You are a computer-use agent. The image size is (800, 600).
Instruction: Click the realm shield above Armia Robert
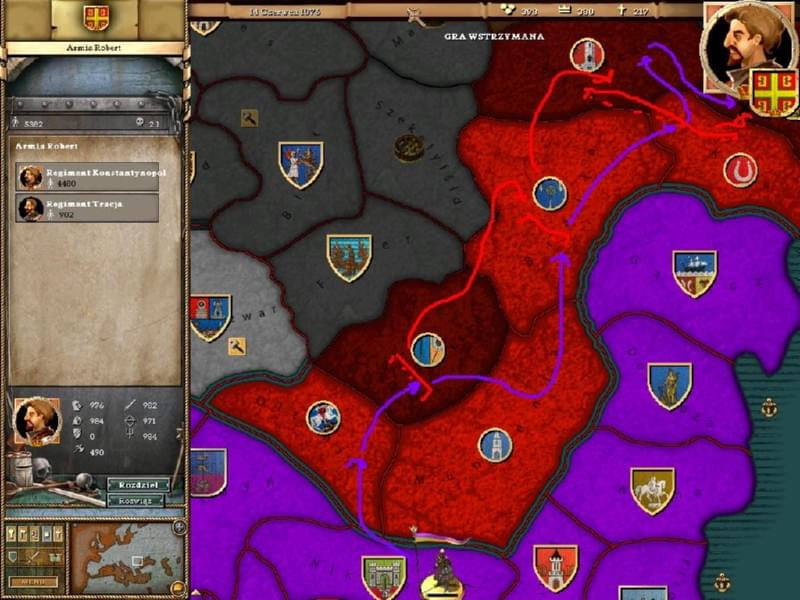[96, 17]
